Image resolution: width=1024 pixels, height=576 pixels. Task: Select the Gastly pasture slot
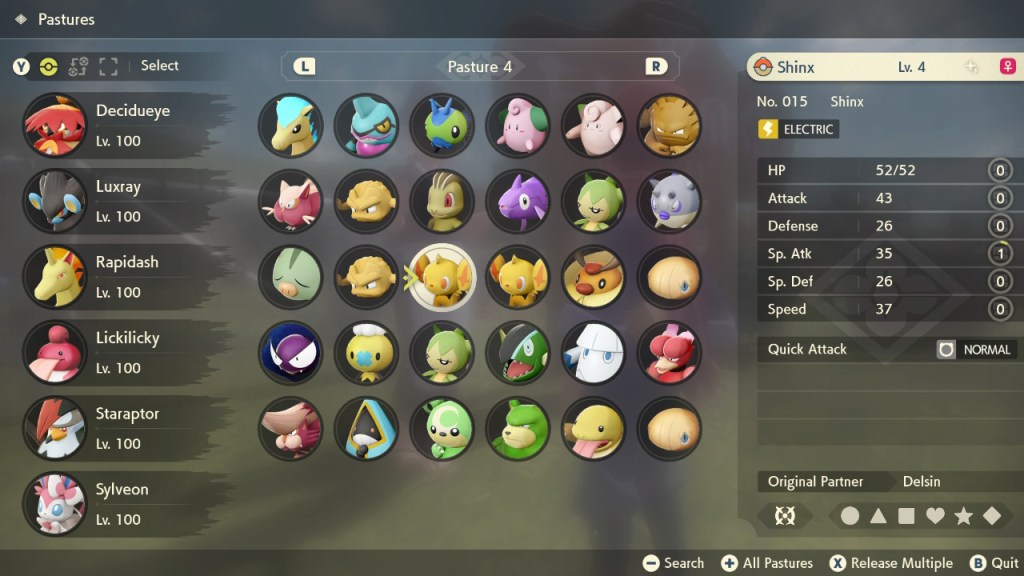pyautogui.click(x=290, y=352)
